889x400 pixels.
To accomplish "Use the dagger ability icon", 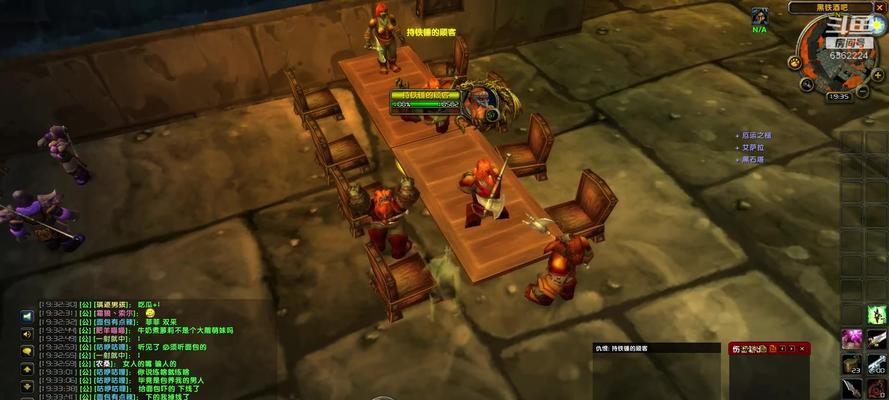I will coord(852,389).
